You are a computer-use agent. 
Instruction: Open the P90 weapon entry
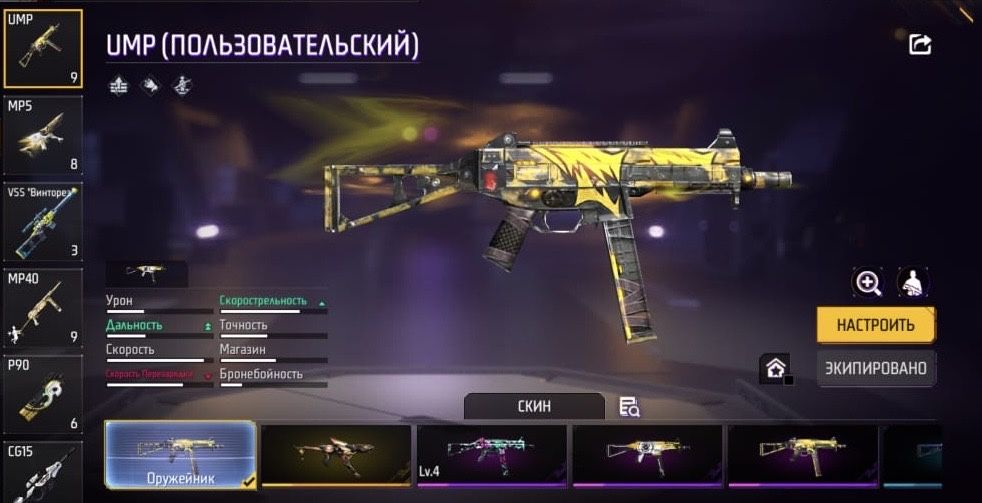click(x=43, y=392)
